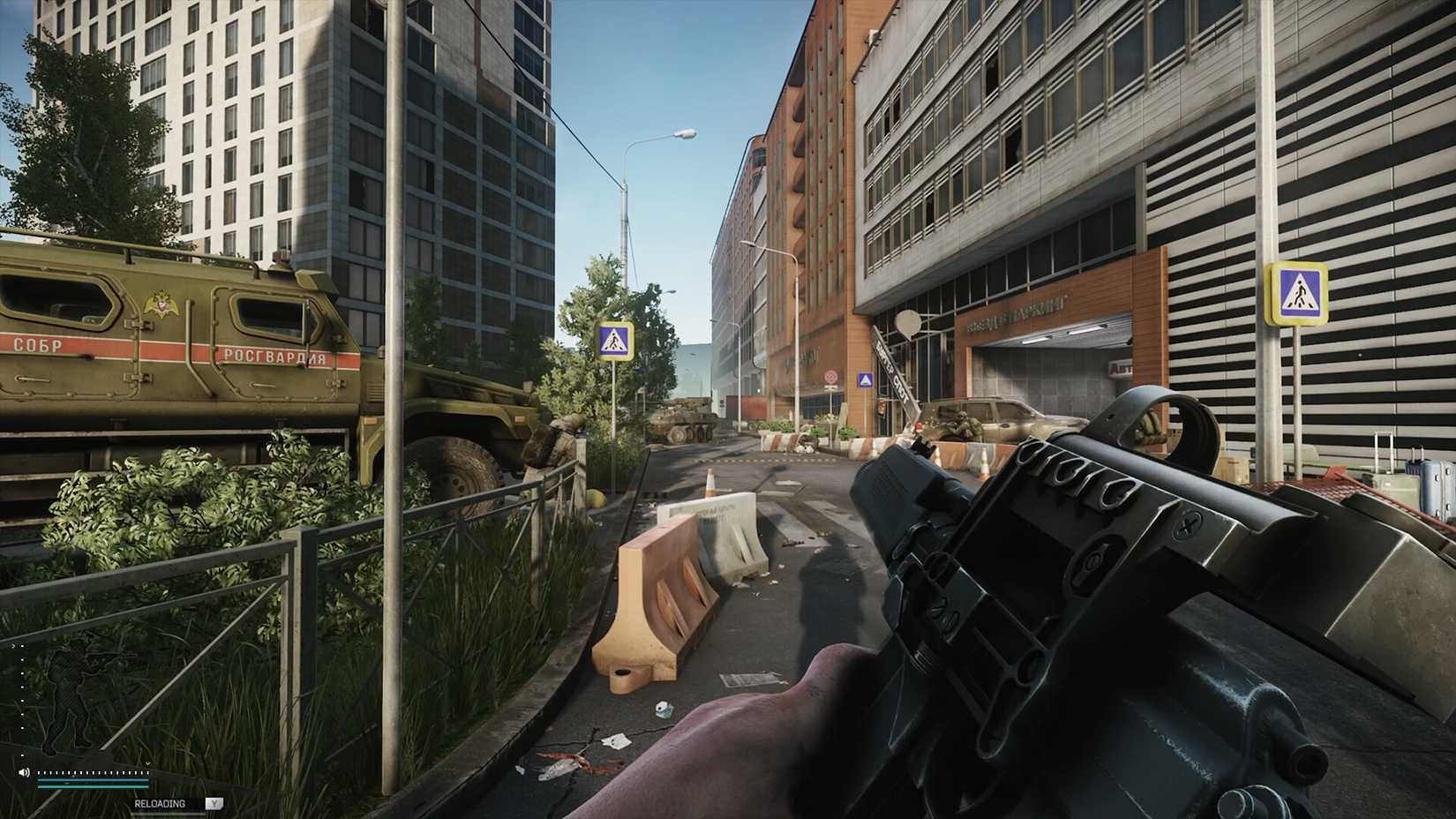
Task: Click the yellow crosswalk sign on the right
Action: pos(1297,291)
